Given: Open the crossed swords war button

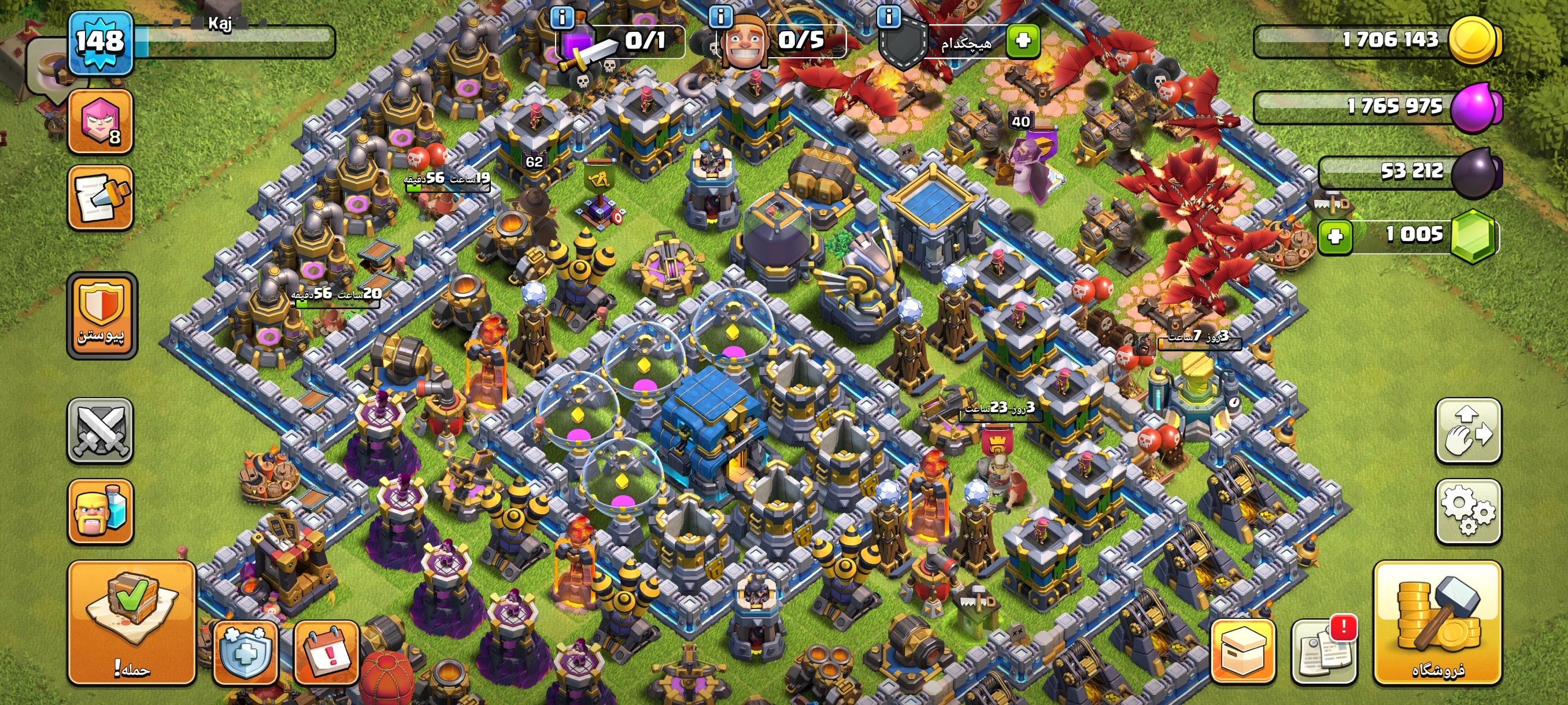Looking at the screenshot, I should tap(101, 431).
